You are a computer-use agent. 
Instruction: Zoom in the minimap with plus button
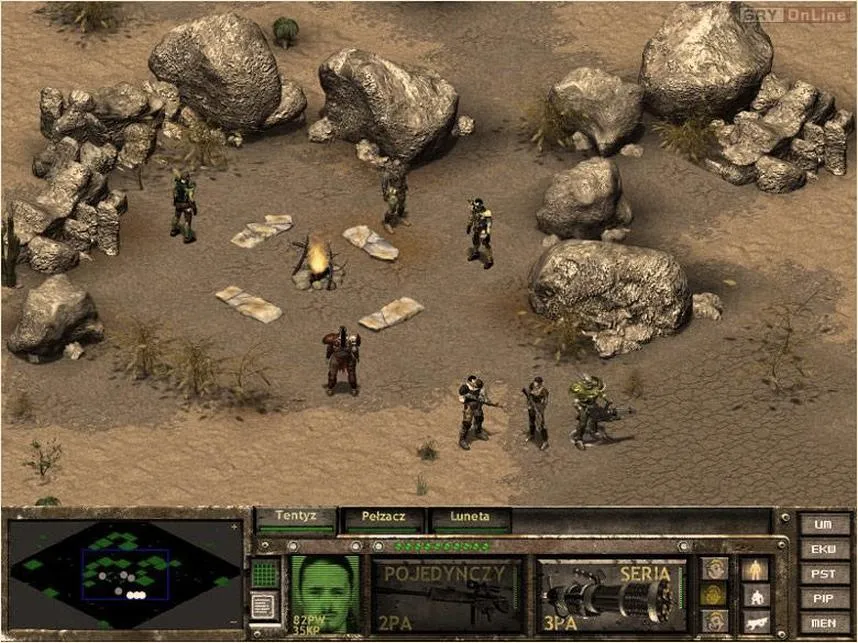tap(234, 526)
